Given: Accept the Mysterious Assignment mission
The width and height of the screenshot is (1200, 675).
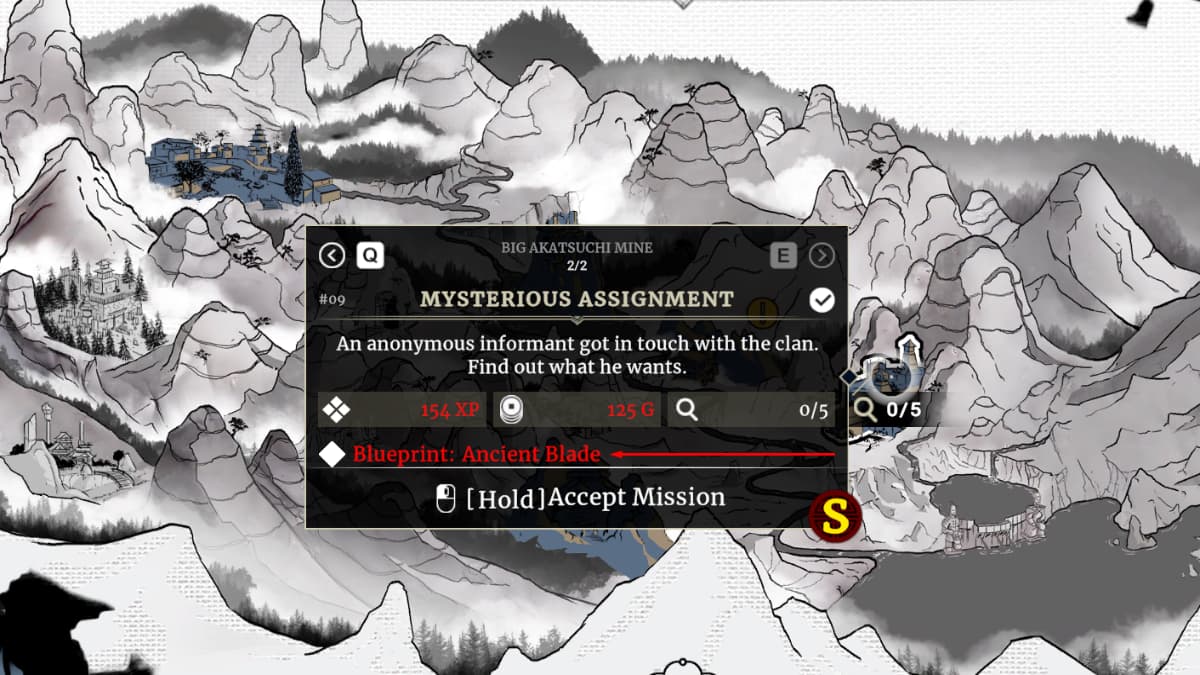Looking at the screenshot, I should 580,497.
